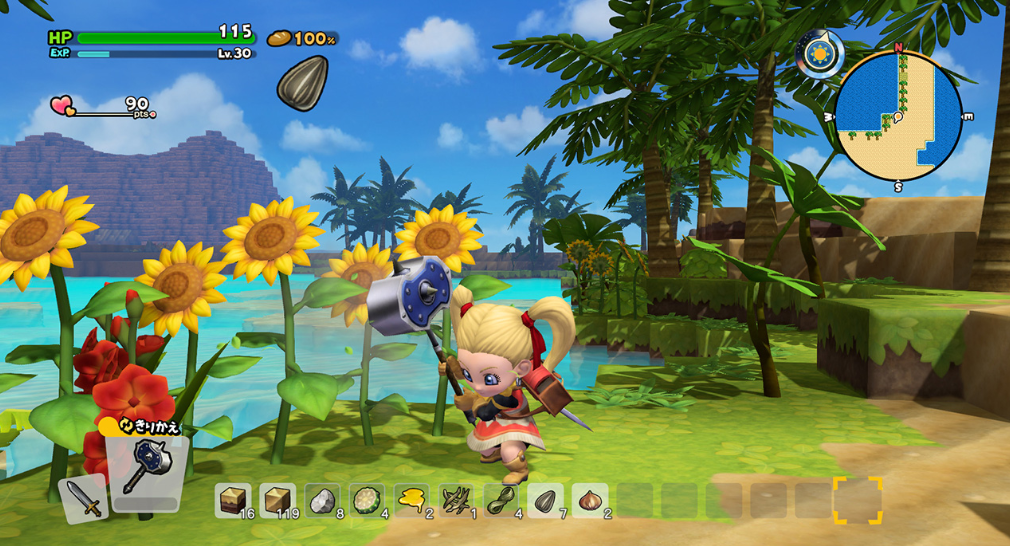Open the circular minimap
This screenshot has width=1010, height=546.
click(897, 116)
